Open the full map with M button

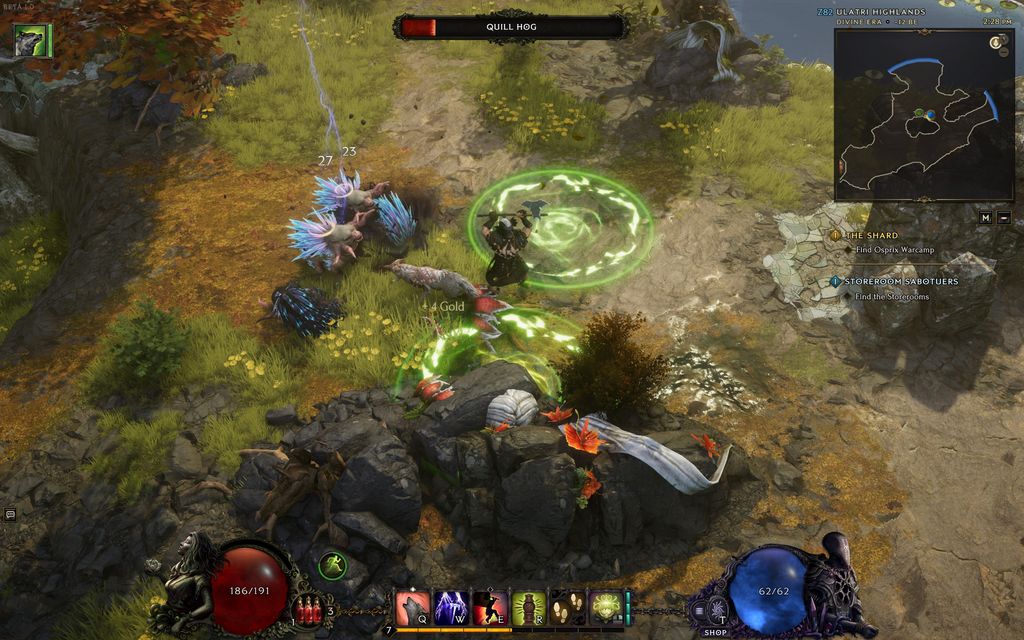pos(986,217)
